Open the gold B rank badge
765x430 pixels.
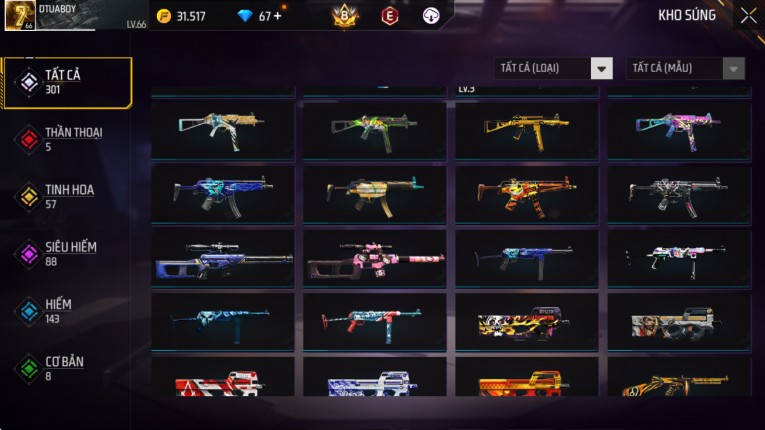click(x=345, y=16)
